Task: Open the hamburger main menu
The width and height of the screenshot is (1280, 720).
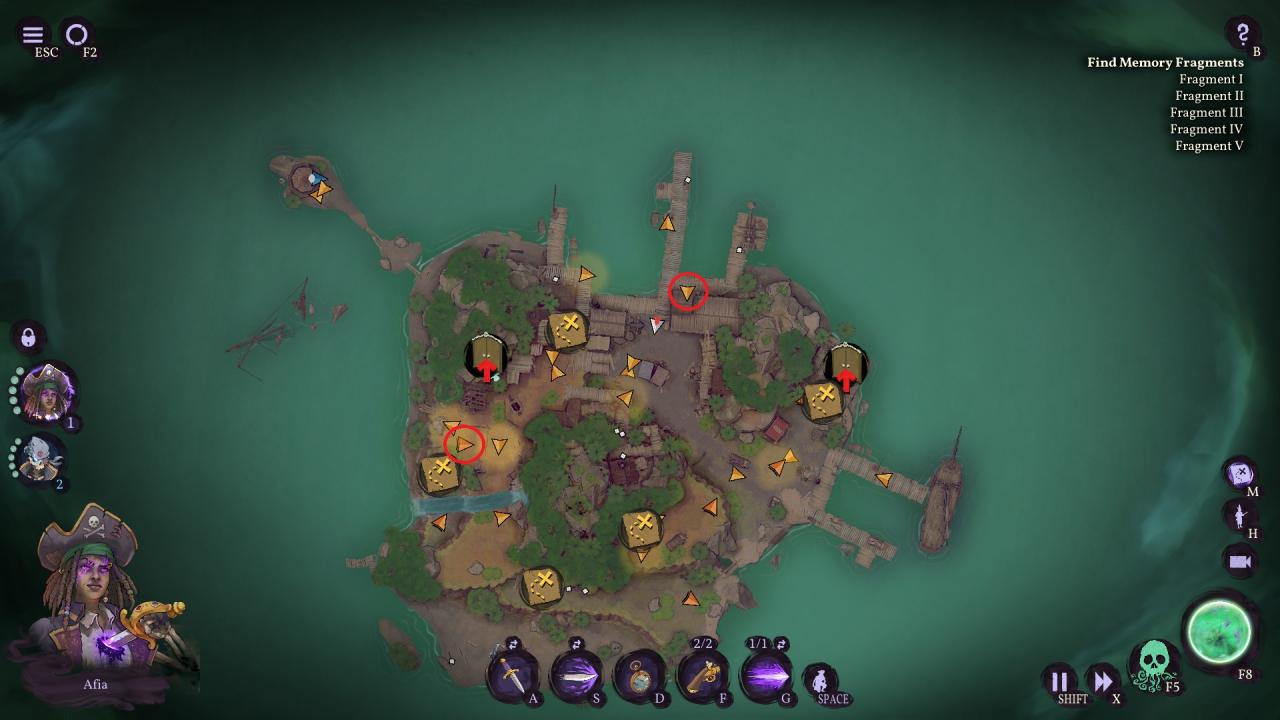Action: tap(32, 35)
